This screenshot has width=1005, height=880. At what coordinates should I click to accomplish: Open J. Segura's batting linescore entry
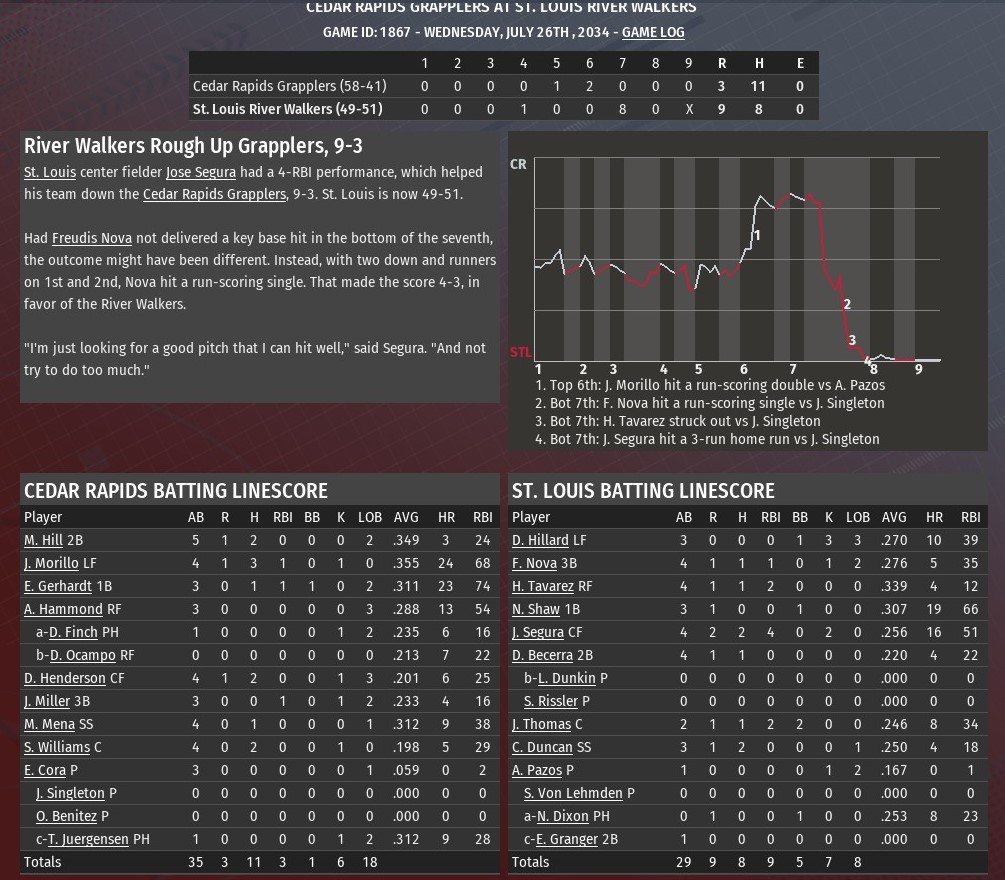click(538, 632)
